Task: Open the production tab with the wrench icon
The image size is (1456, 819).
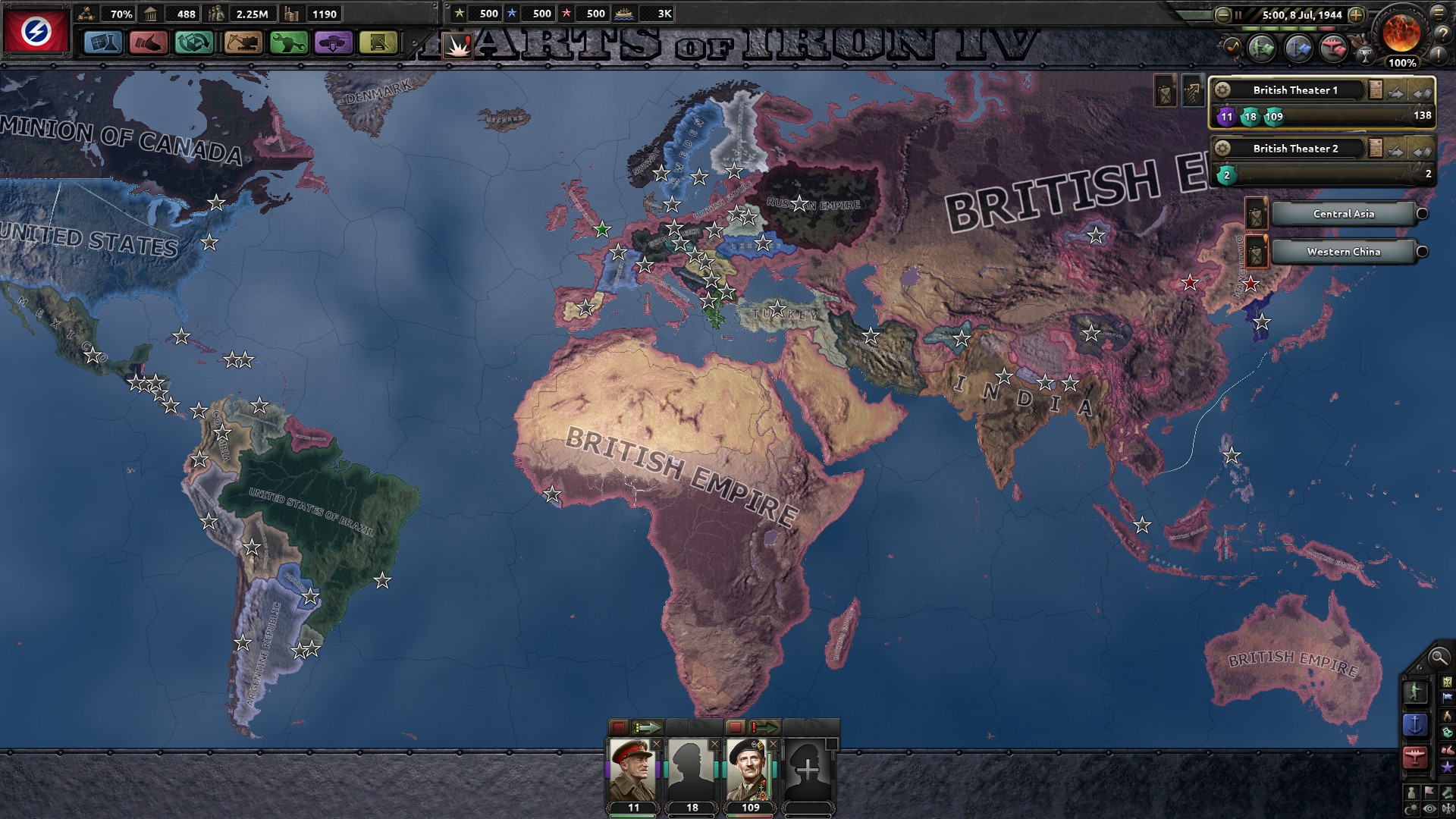Action: click(x=288, y=42)
